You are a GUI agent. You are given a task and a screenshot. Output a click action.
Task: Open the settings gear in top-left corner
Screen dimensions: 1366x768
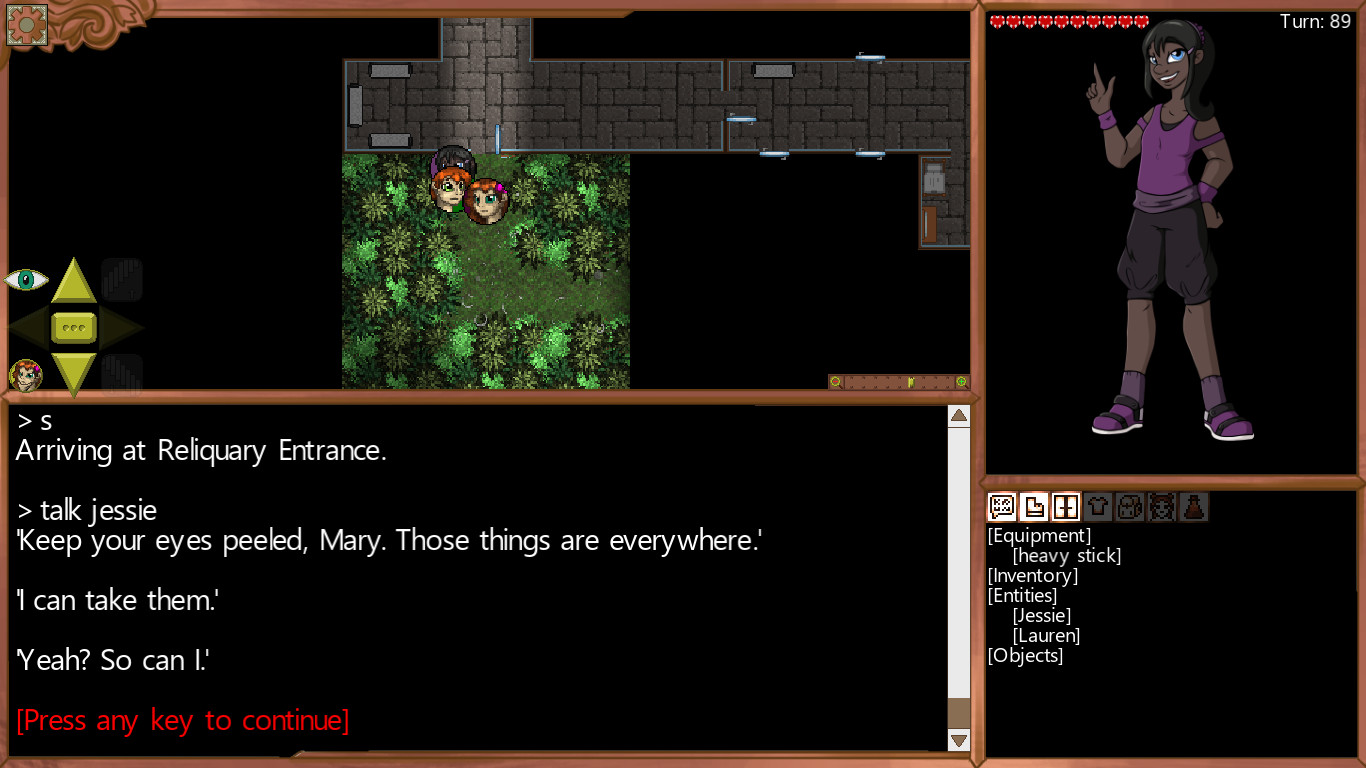(26, 25)
